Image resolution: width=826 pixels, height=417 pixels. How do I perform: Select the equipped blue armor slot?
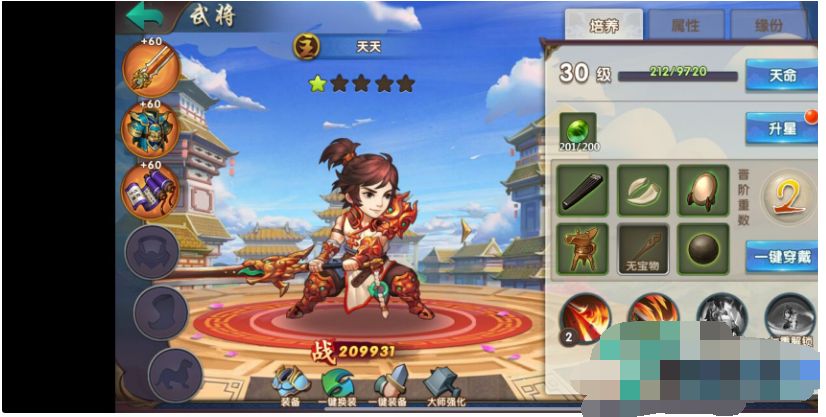point(151,131)
